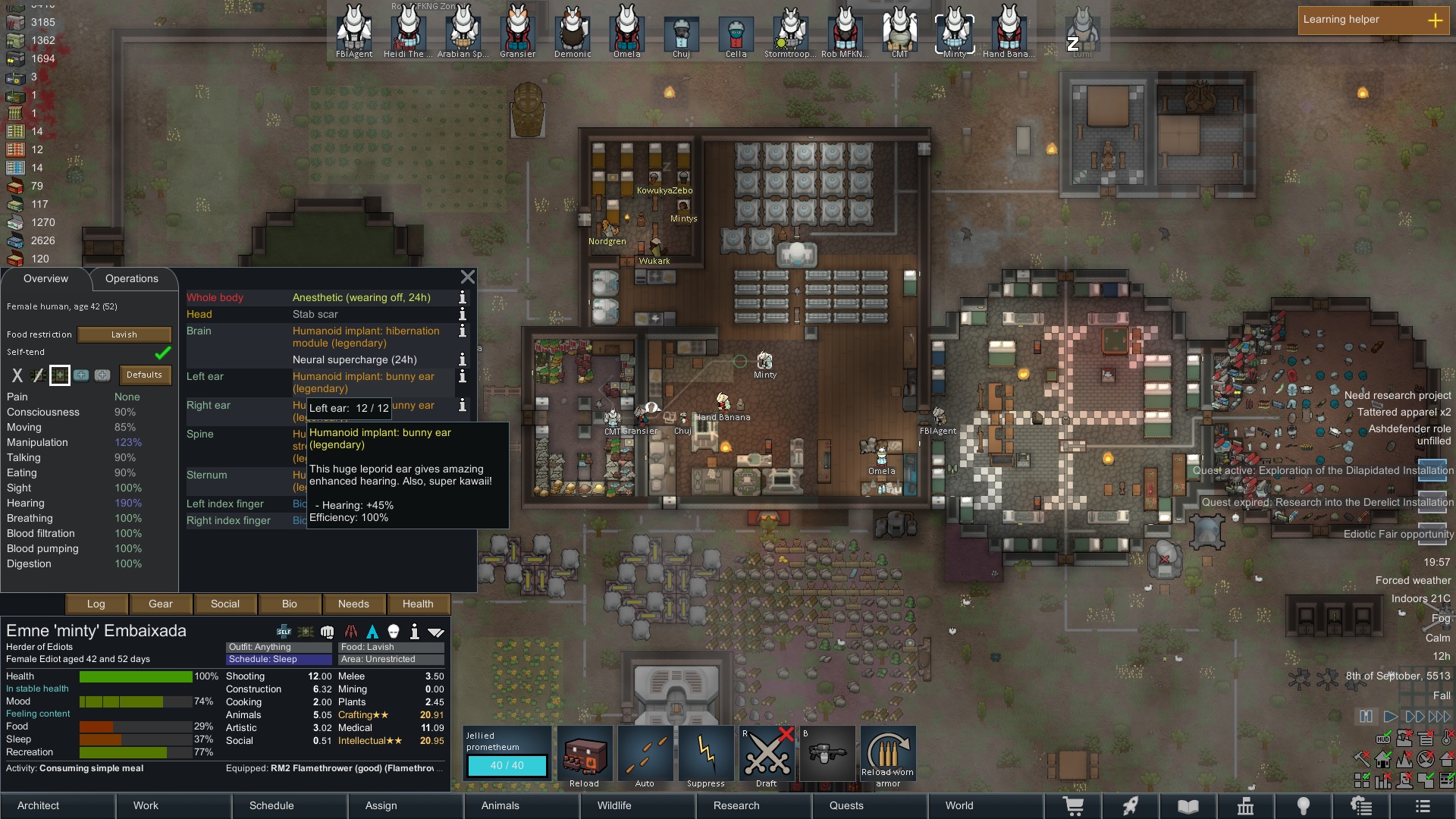Image resolution: width=1456 pixels, height=819 pixels.
Task: Reload the flamethrower weapon
Action: [x=585, y=758]
